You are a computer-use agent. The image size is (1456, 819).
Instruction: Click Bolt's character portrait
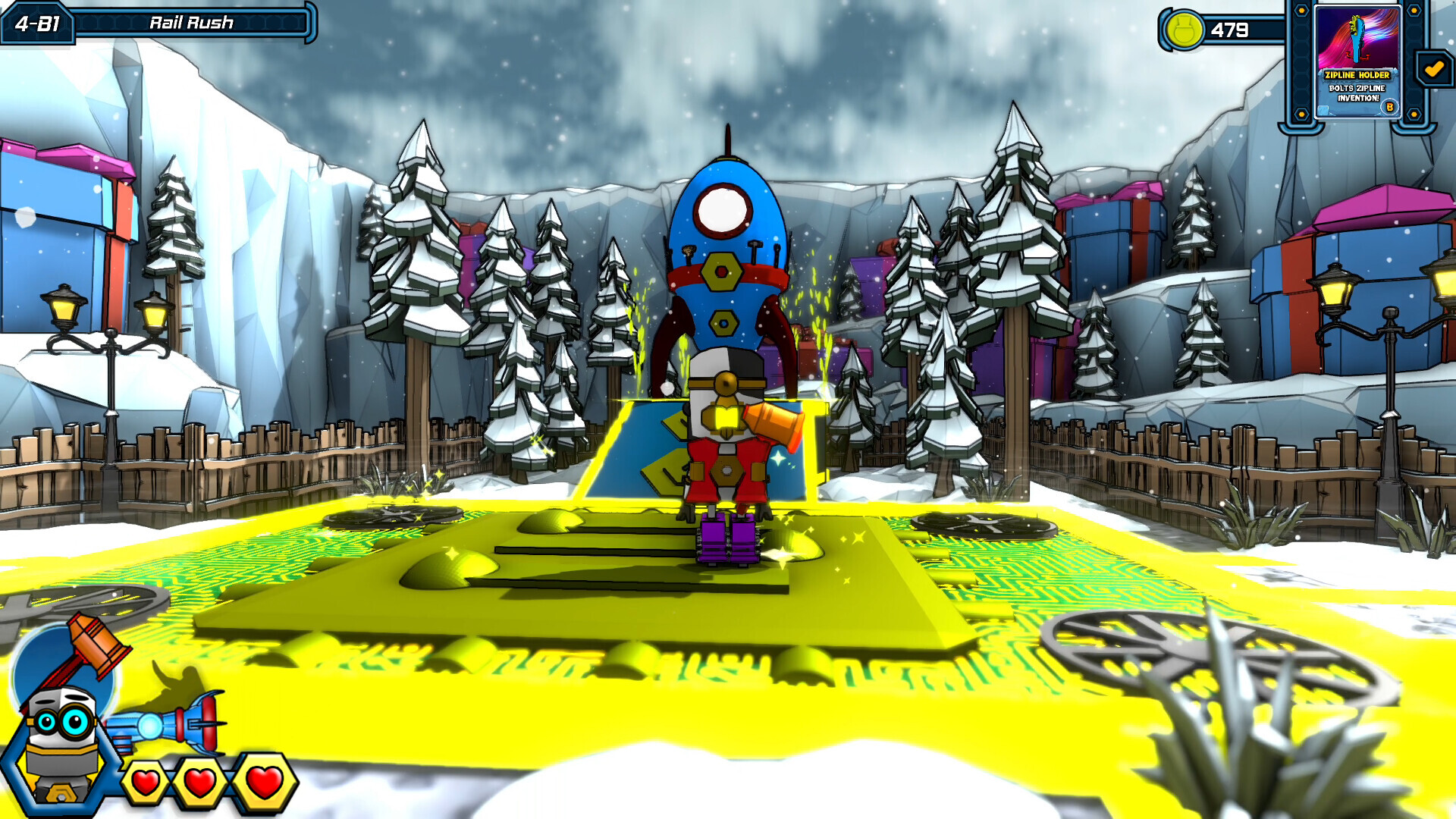pyautogui.click(x=61, y=739)
